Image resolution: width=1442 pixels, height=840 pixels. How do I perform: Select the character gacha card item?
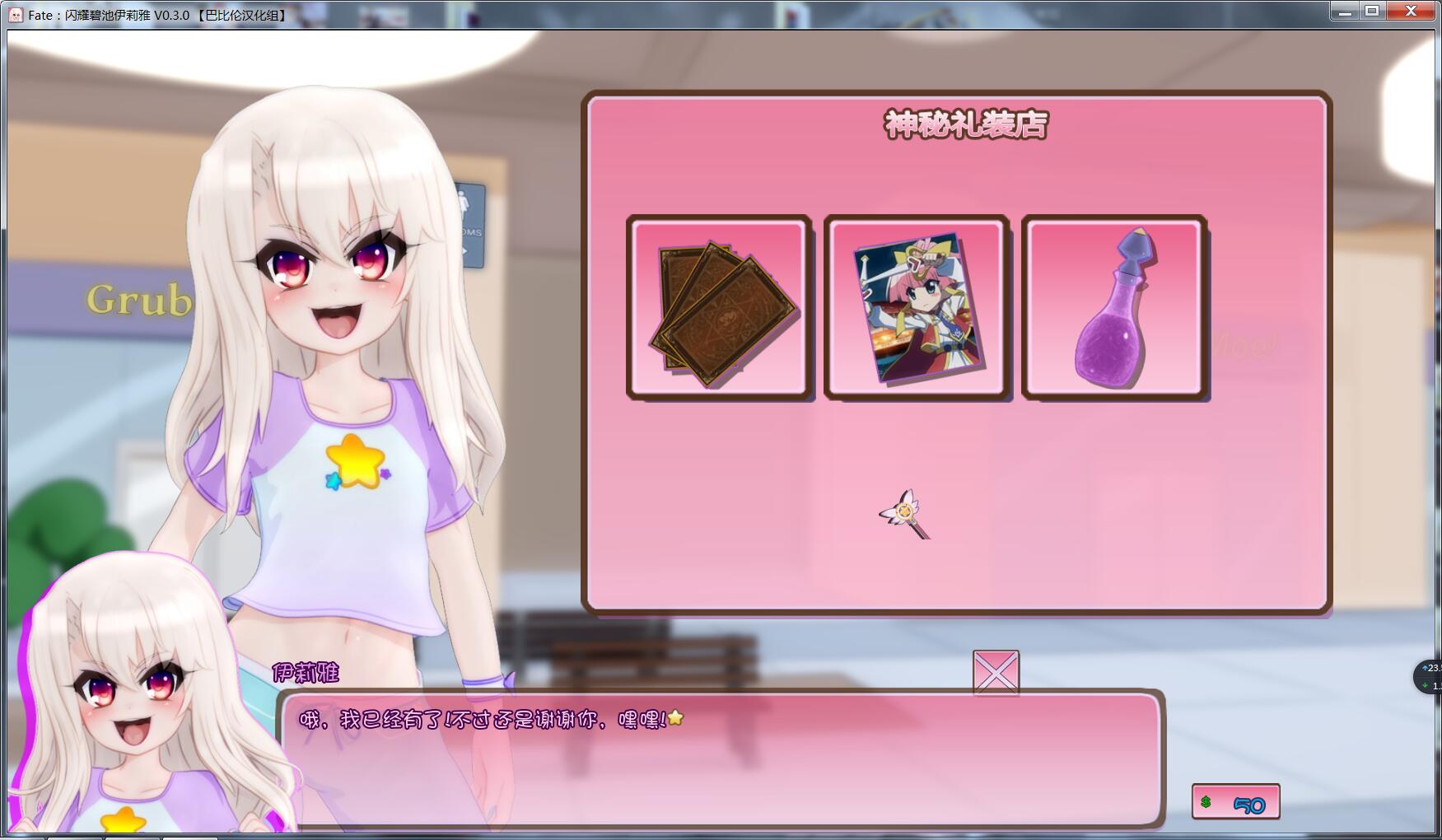(917, 307)
